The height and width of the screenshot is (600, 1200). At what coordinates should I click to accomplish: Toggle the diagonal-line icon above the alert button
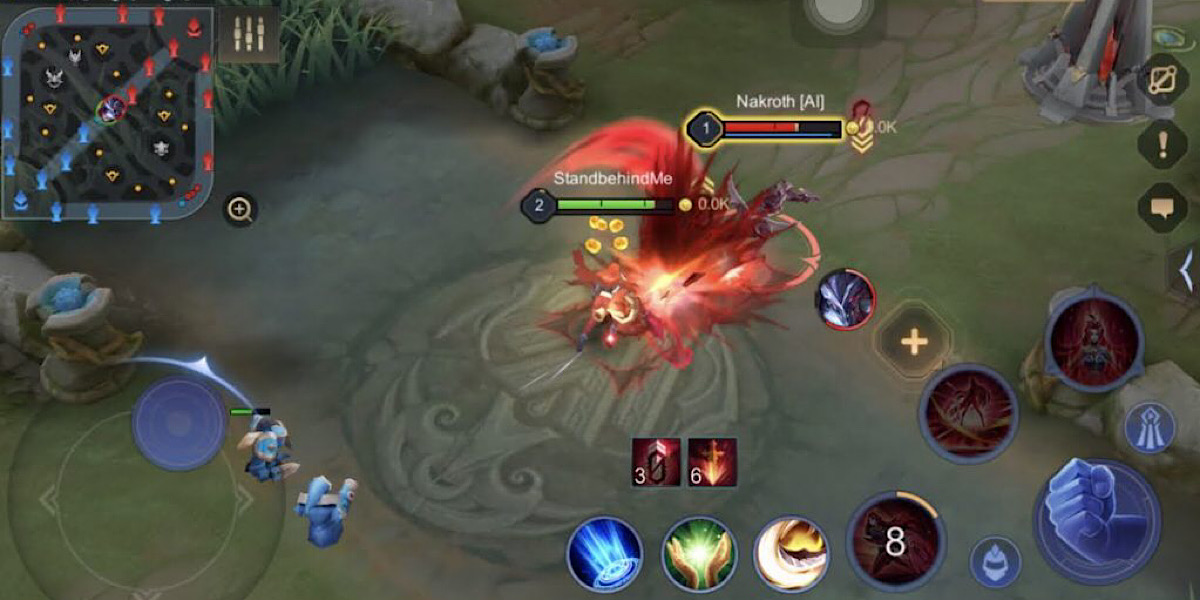(1162, 80)
